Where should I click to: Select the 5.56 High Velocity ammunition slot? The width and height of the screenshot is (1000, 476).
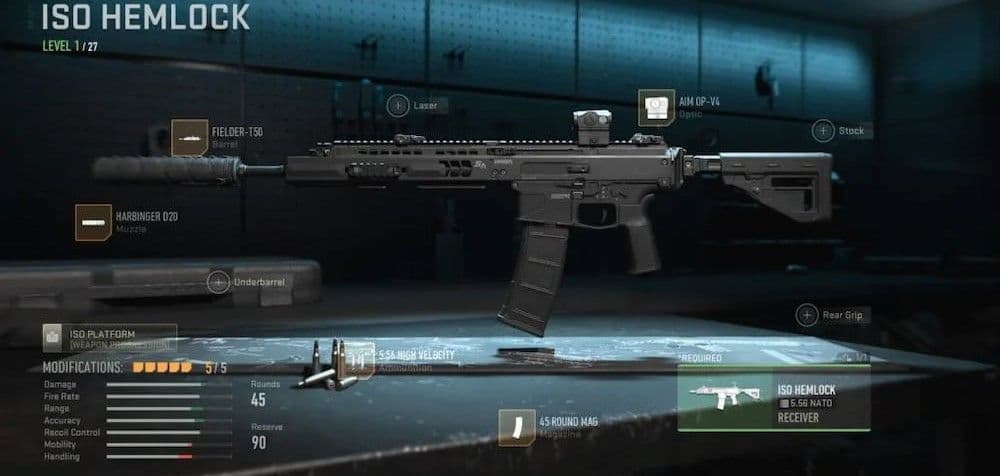pos(356,361)
